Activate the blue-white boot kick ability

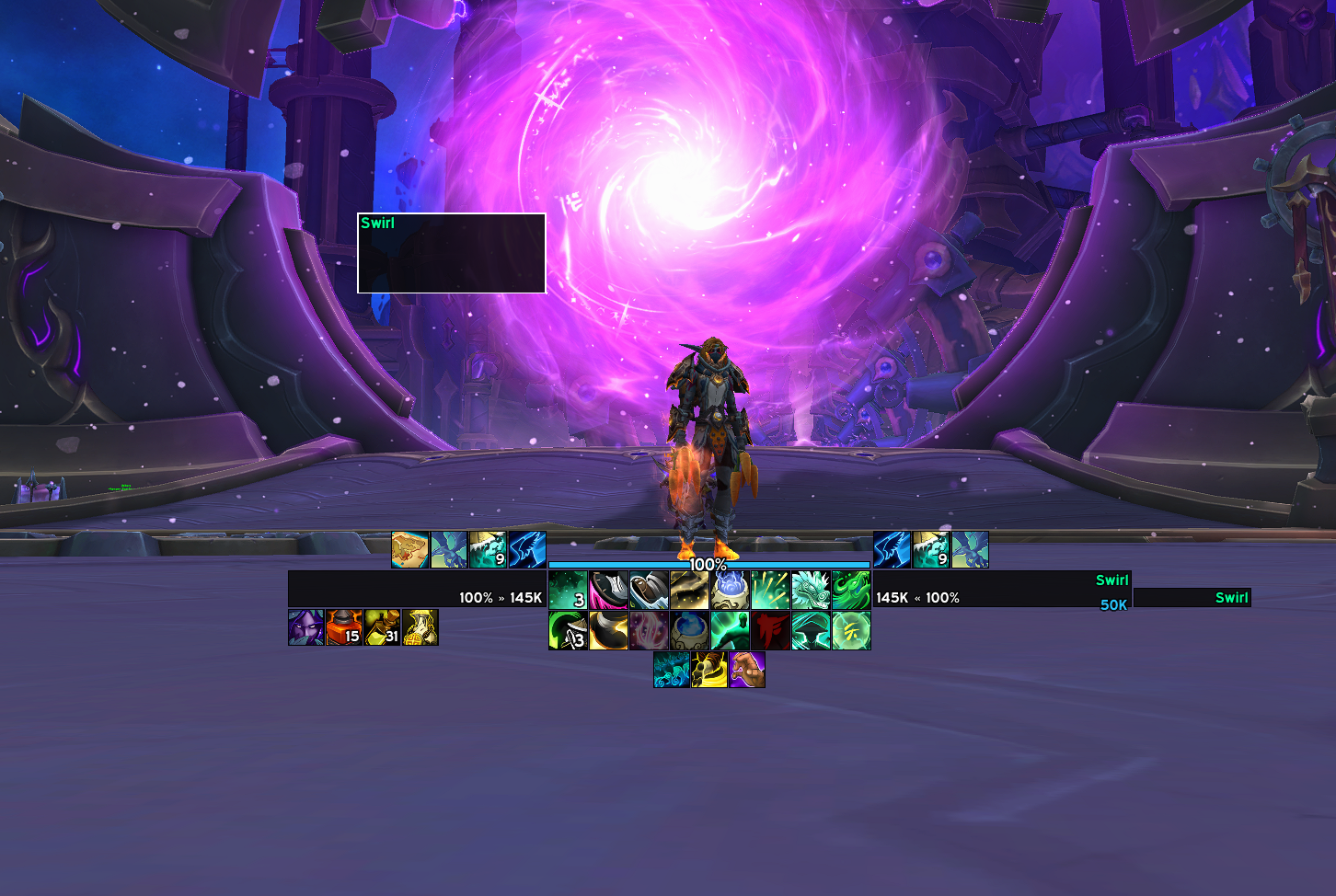click(x=649, y=591)
